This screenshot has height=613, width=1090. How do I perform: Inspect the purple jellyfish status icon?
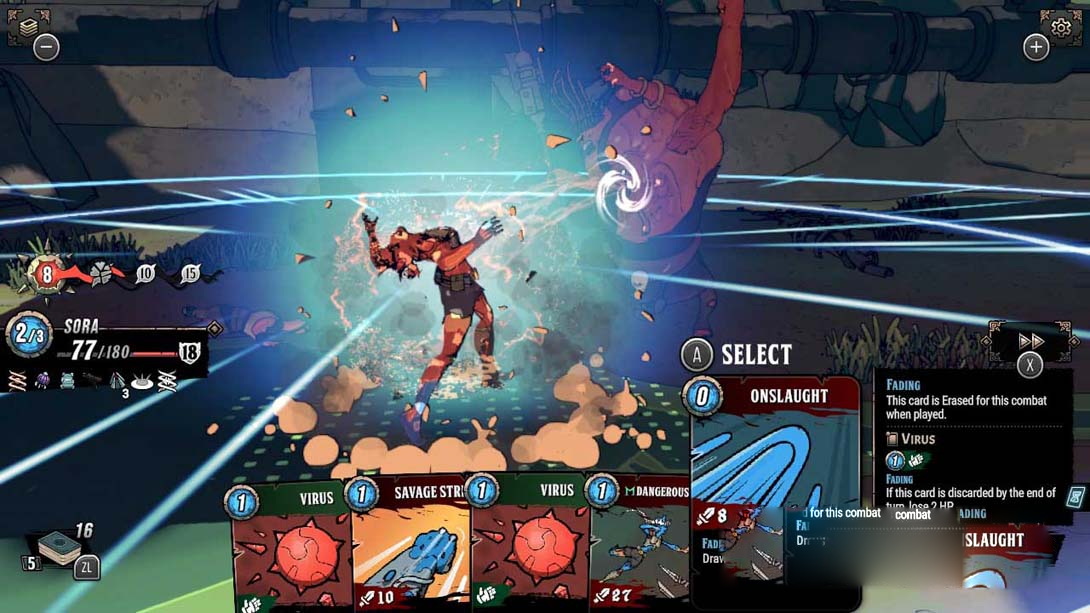(x=42, y=380)
